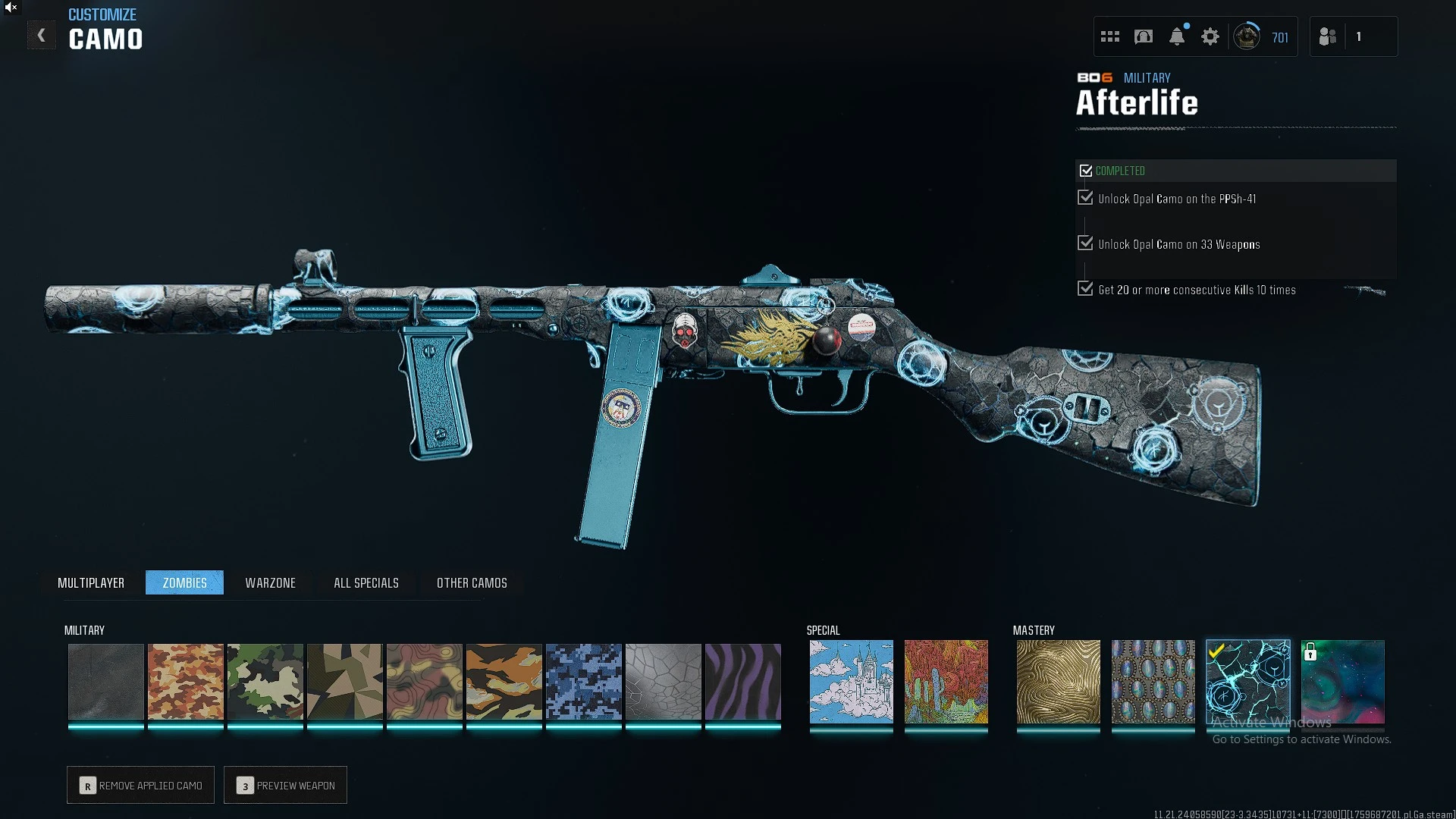Open the notifications bell
Screen dimensions: 1456x819
1177,36
